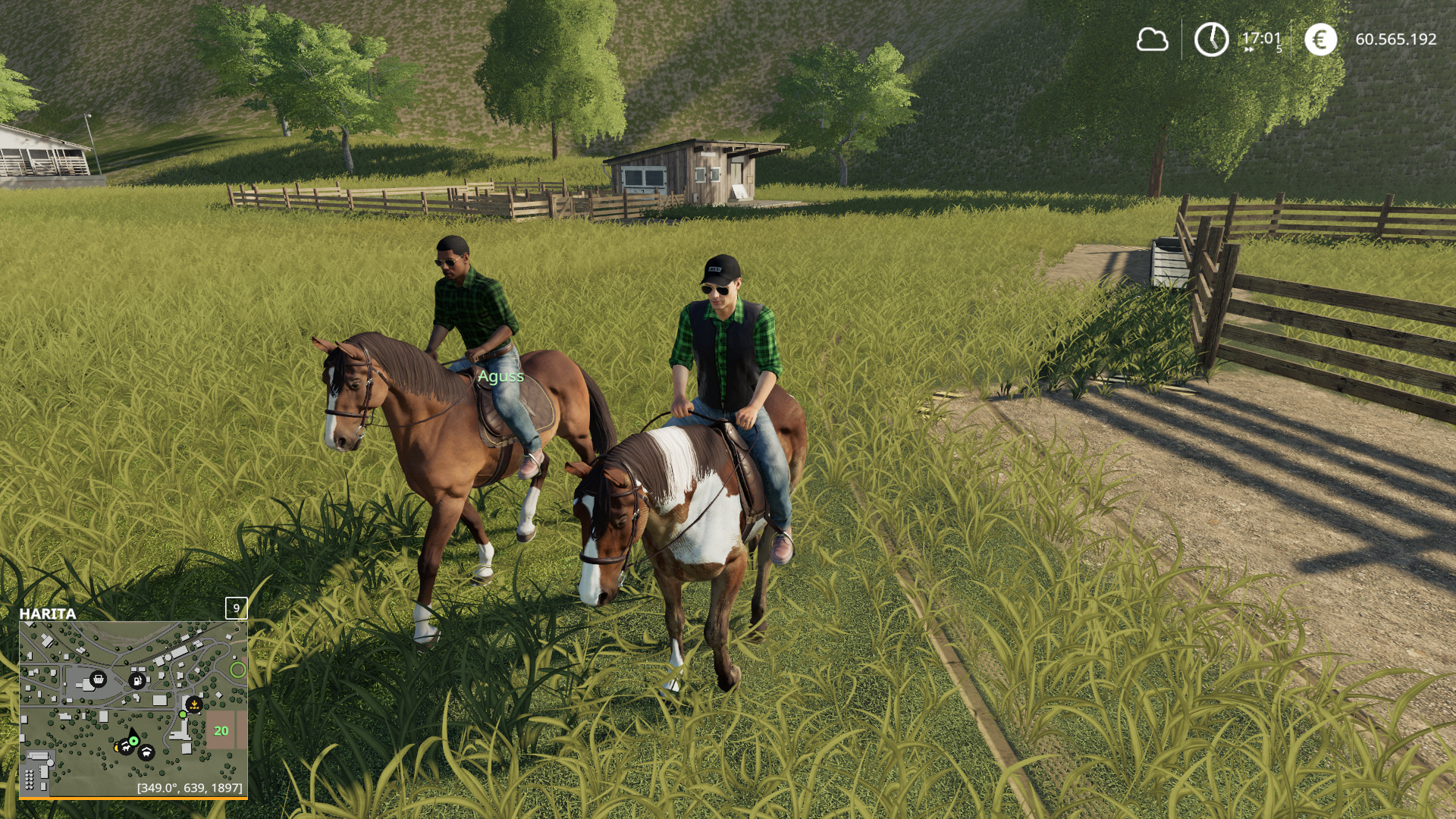Pick the sheep pasture marker on minimap
1456x819 pixels.
(x=146, y=752)
